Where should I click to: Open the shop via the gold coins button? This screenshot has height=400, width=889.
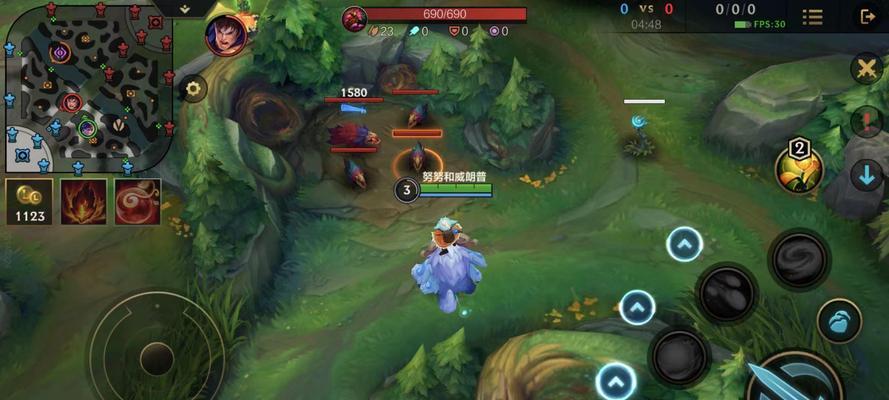tap(29, 201)
